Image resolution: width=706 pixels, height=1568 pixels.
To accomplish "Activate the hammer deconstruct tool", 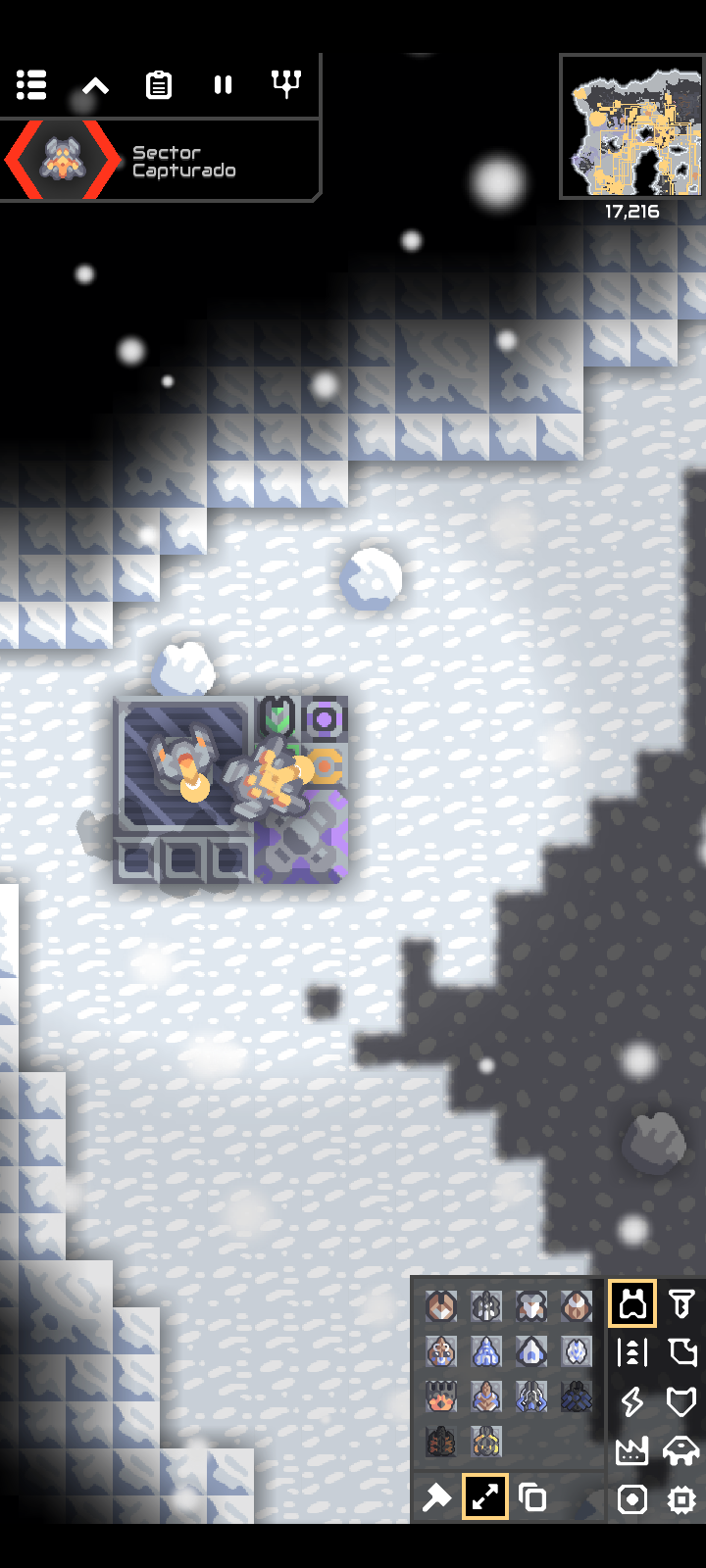I will pos(436,1497).
